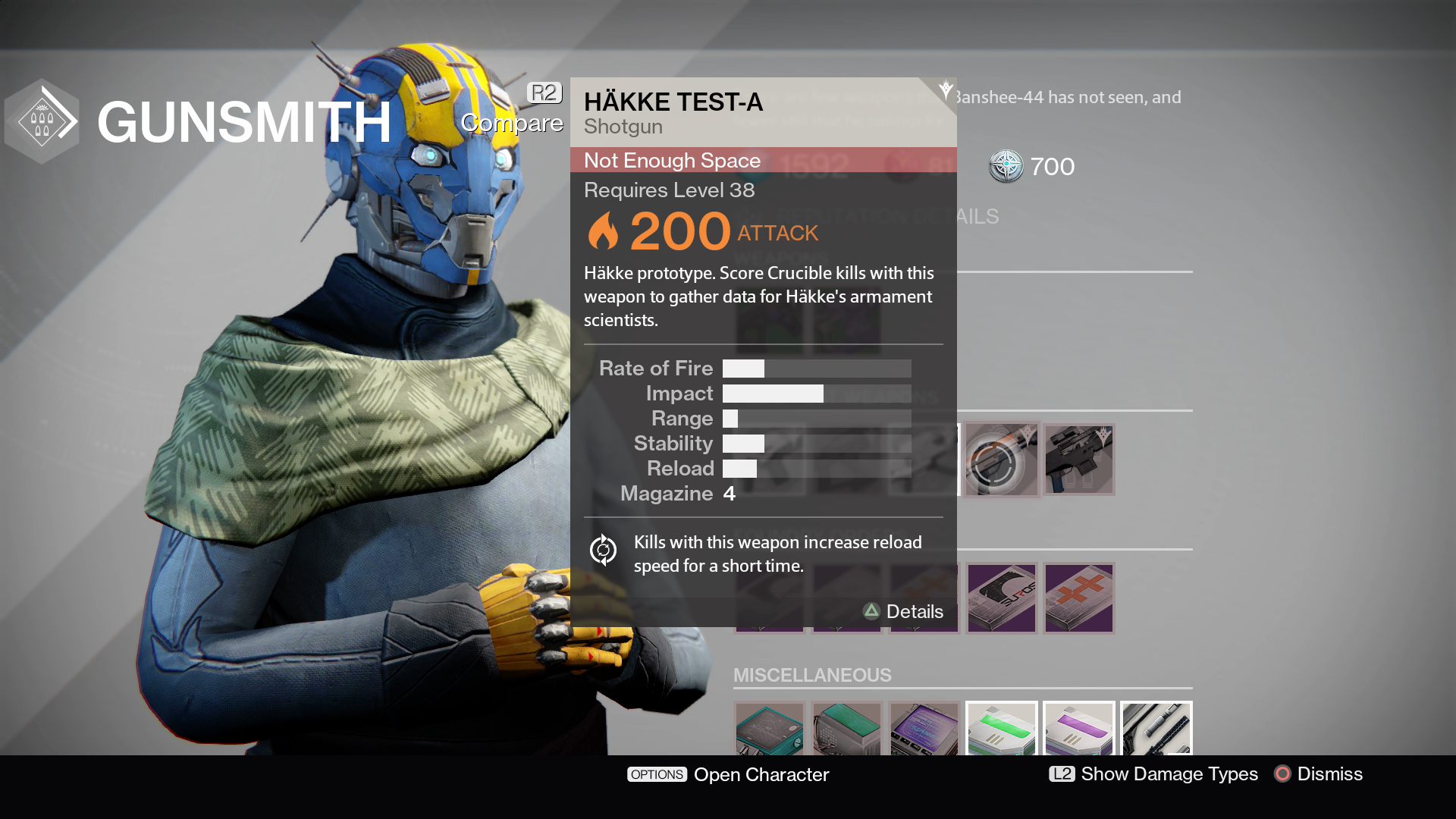1456x819 pixels.
Task: Choose the SUROS foundry order
Action: (x=1001, y=598)
